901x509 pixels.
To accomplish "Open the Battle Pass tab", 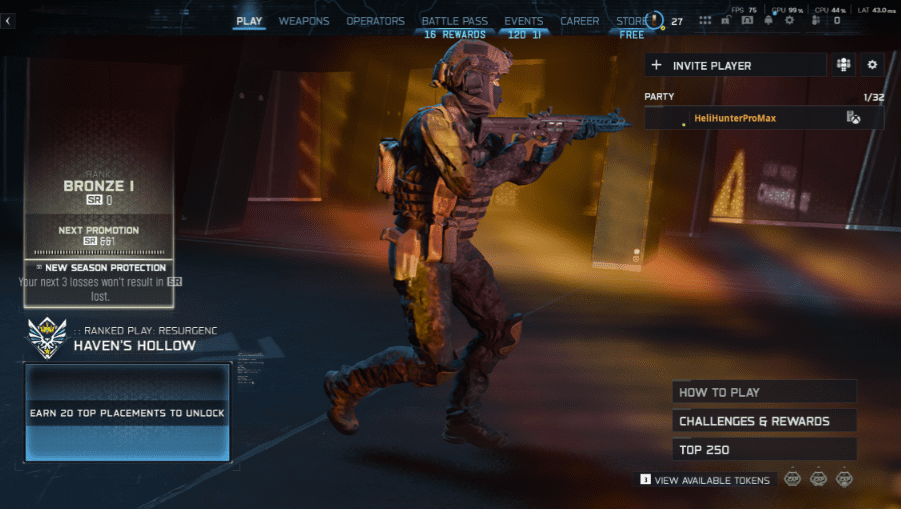I will pyautogui.click(x=454, y=21).
